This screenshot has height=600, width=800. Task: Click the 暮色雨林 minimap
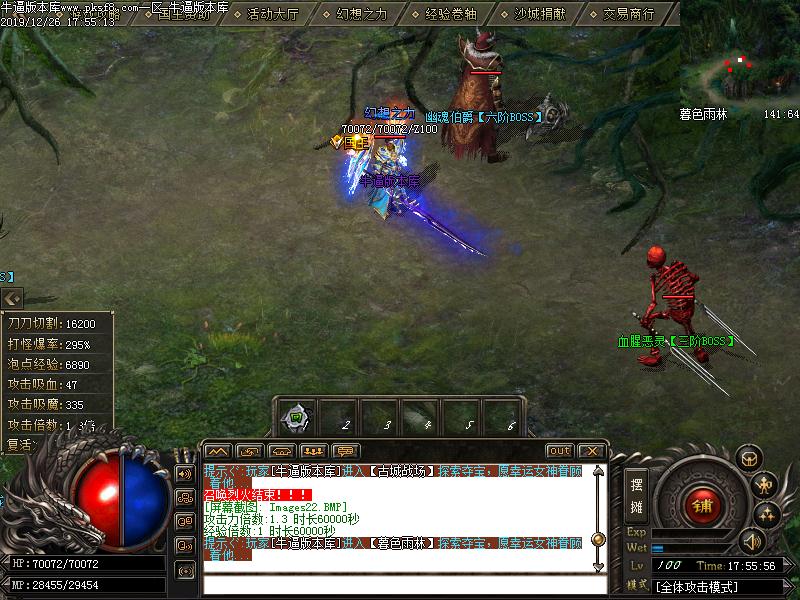coord(740,60)
